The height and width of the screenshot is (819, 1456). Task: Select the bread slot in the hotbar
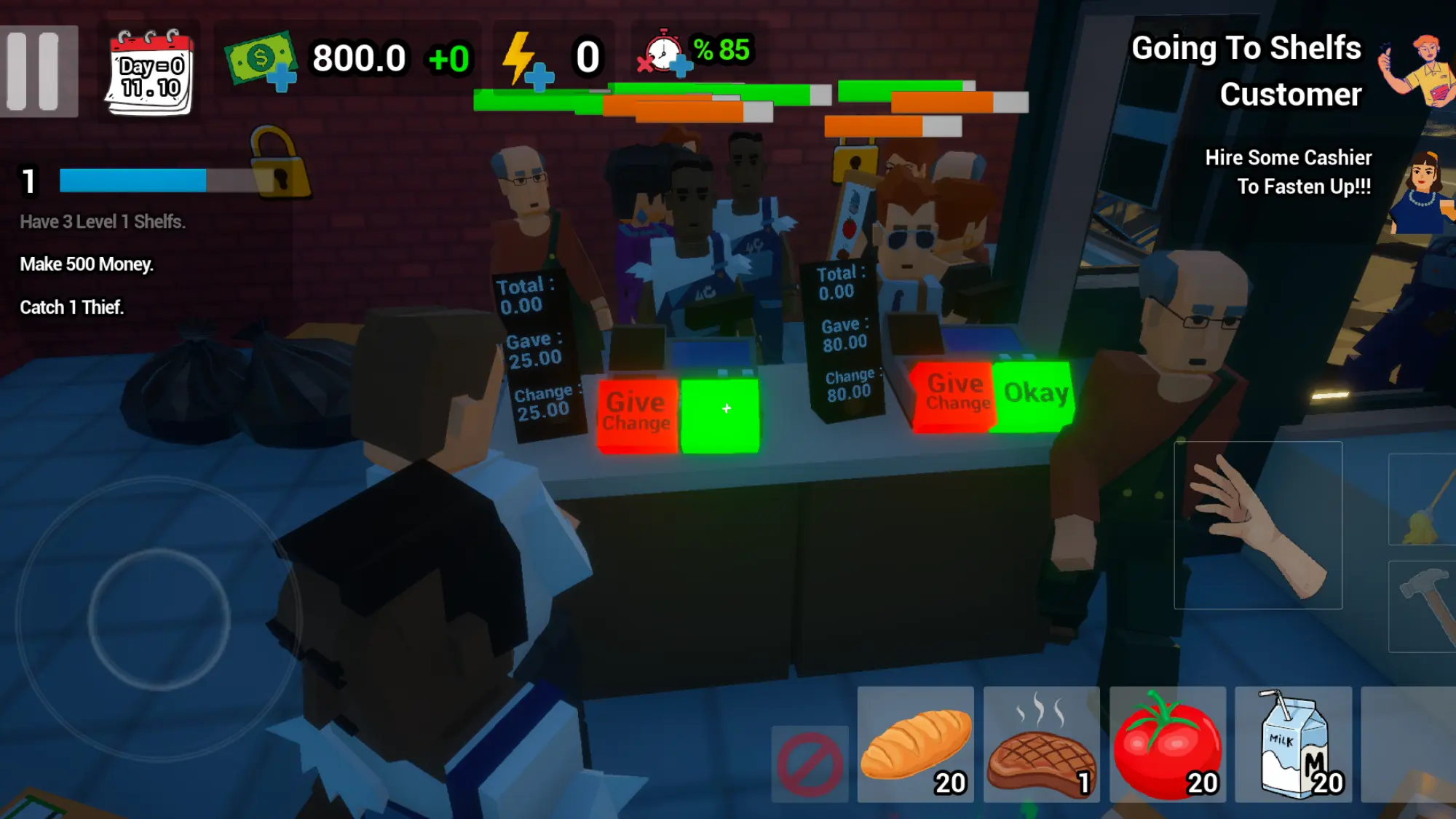point(915,745)
